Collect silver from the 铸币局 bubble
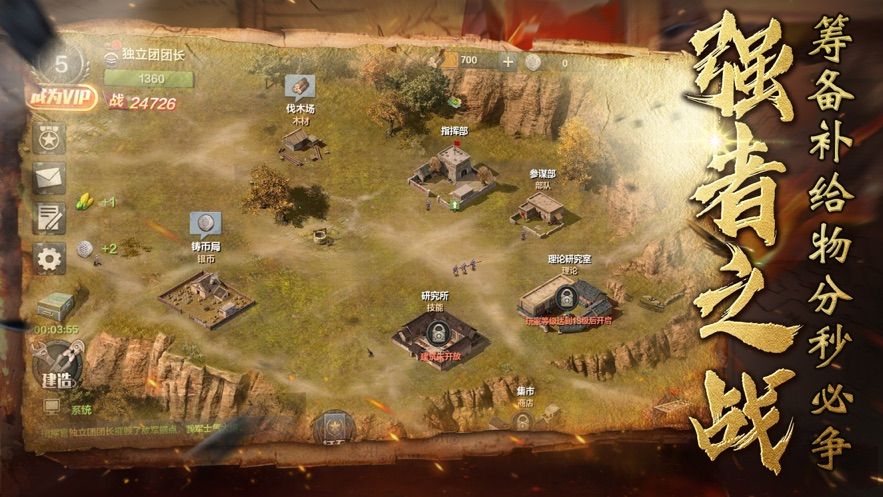This screenshot has height=497, width=883. pos(204,224)
